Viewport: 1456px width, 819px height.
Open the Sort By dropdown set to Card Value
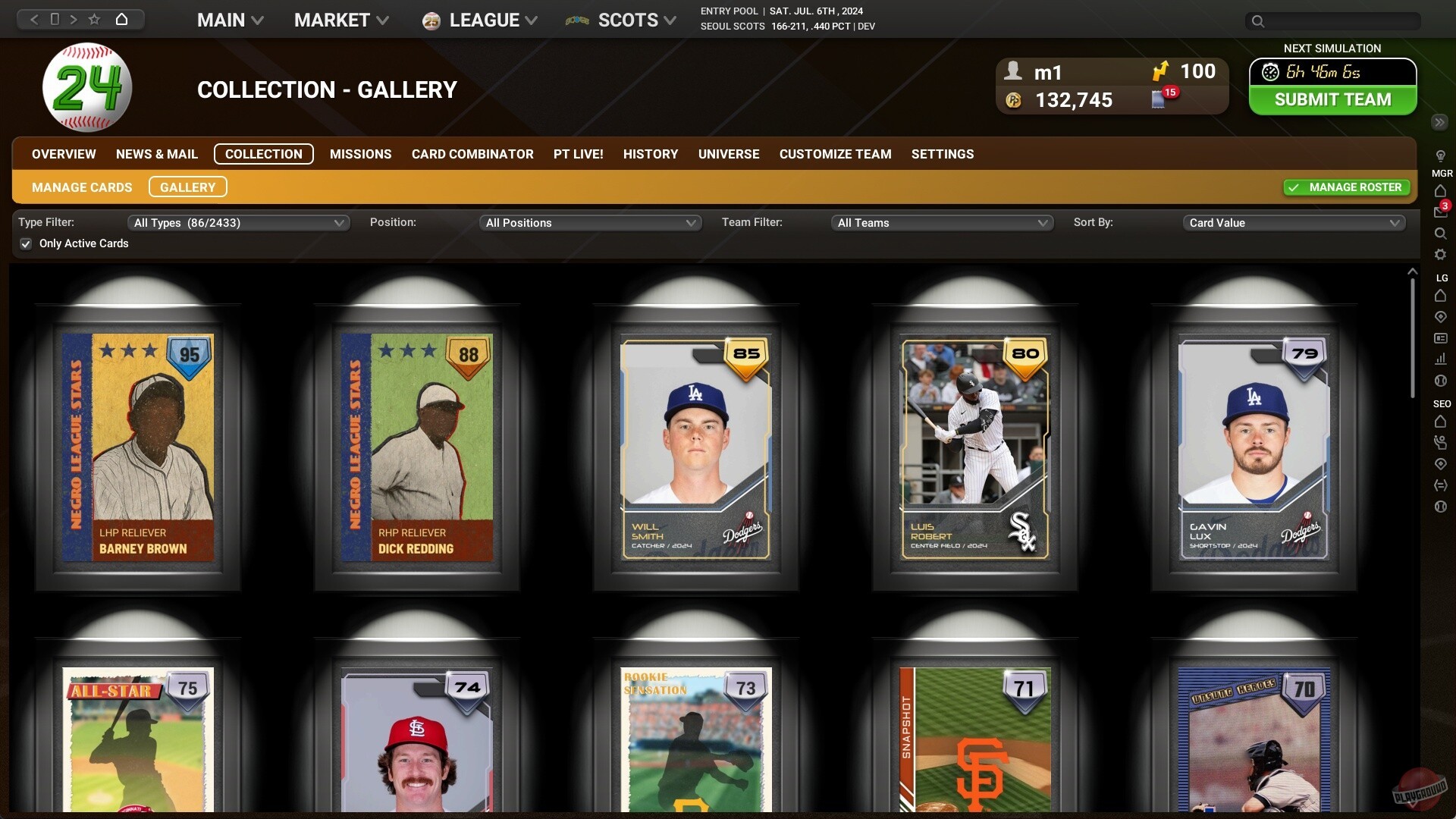pyautogui.click(x=1292, y=222)
